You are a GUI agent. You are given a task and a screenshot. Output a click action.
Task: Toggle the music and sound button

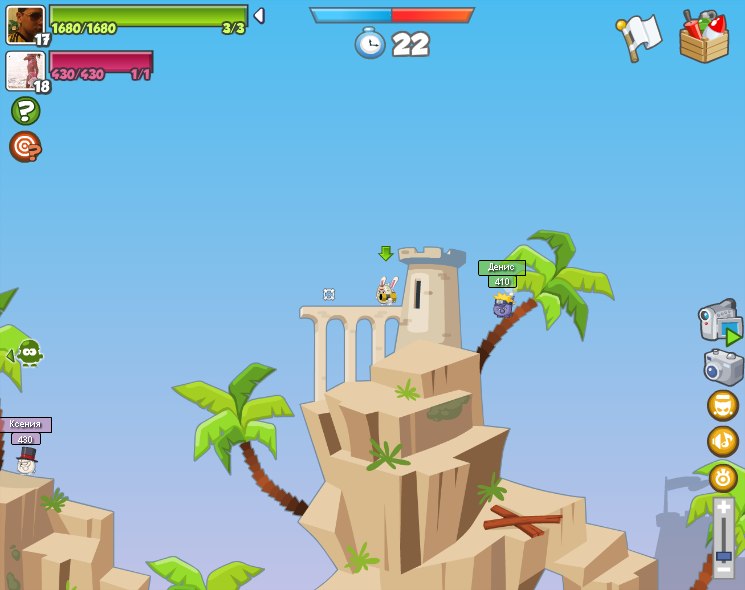tap(722, 441)
